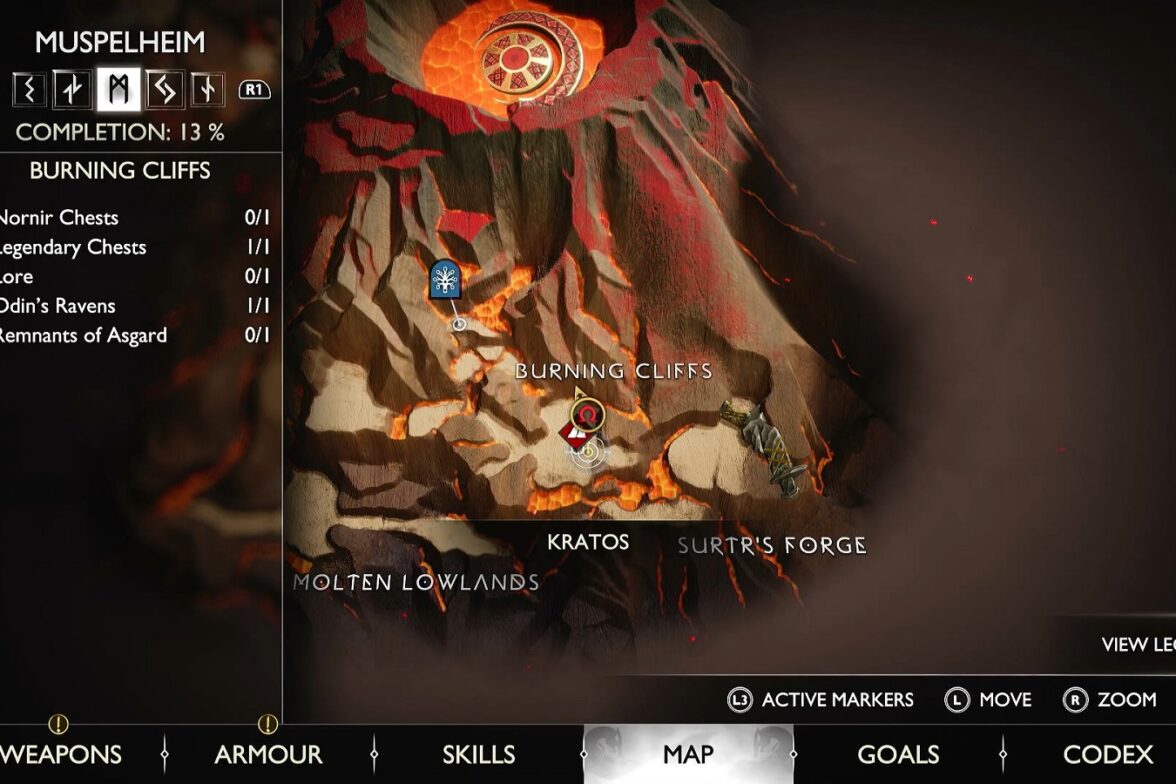
Task: Choose the Remnants of Asgard row
Action: coord(135,336)
